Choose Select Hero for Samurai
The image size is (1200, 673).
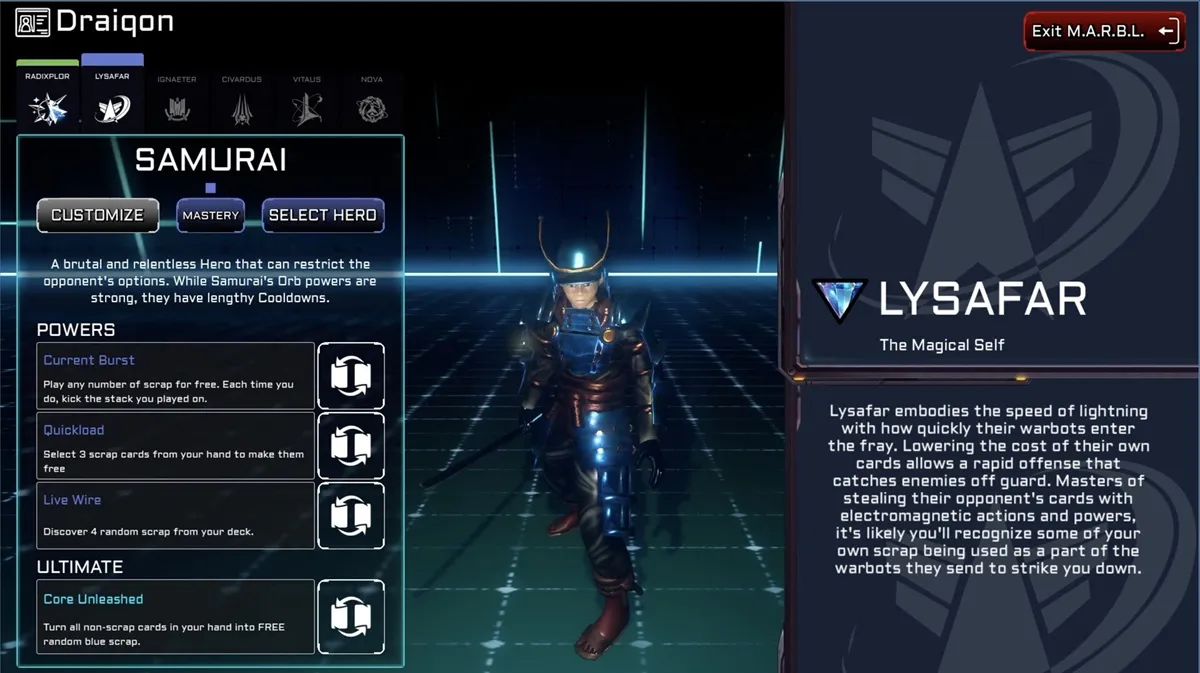[322, 215]
